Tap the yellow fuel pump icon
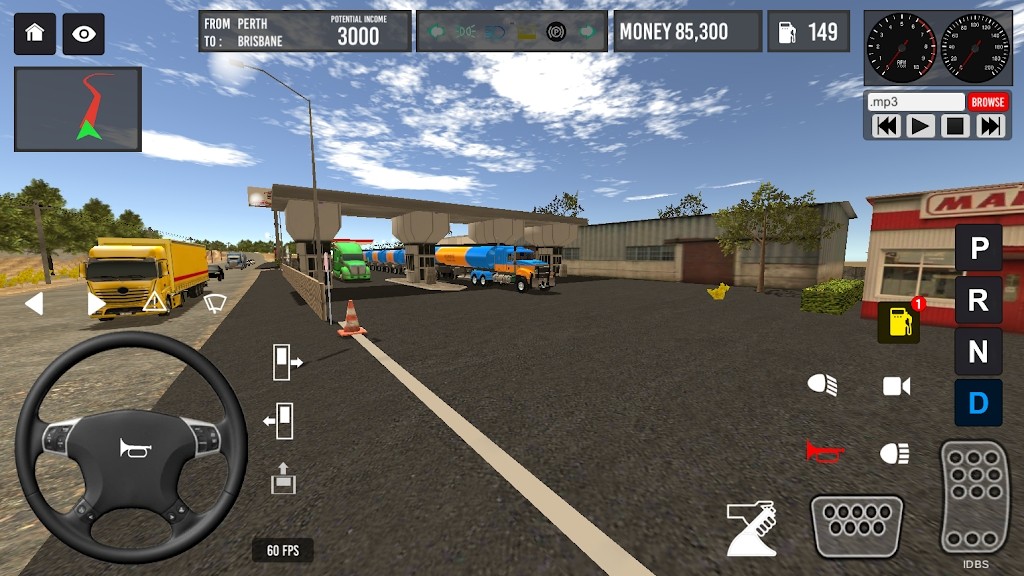Screen dimensions: 1024x576 [x=898, y=322]
